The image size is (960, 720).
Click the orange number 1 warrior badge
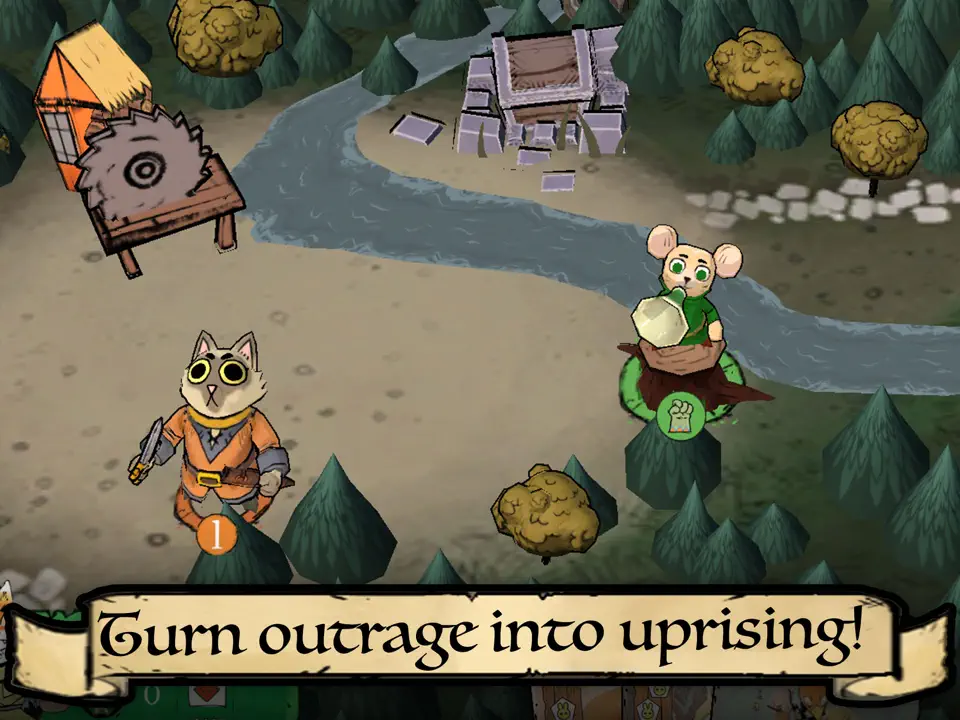pos(215,535)
